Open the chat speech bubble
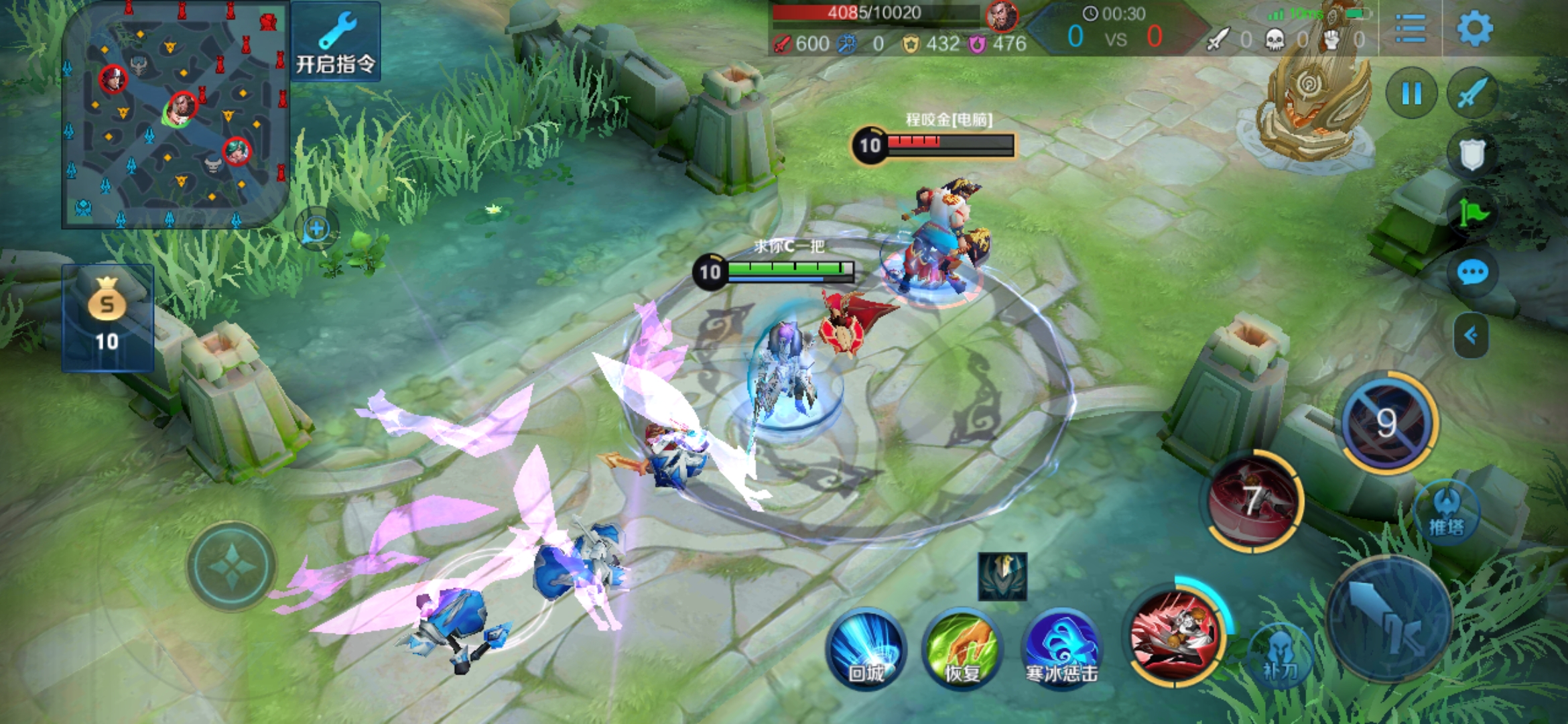1568x724 pixels. tap(1472, 273)
